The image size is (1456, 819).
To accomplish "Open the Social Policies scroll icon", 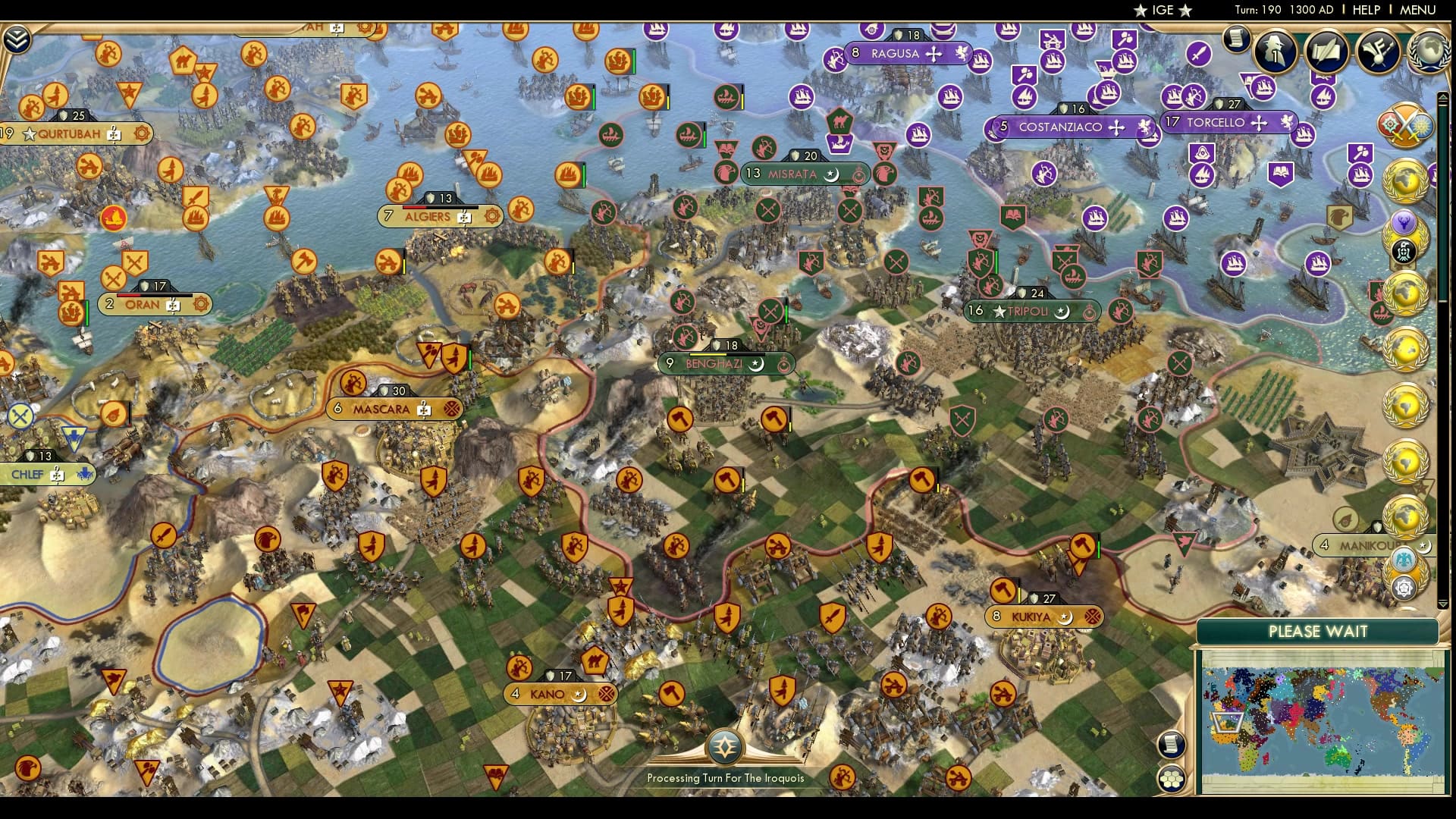I will (x=1324, y=51).
